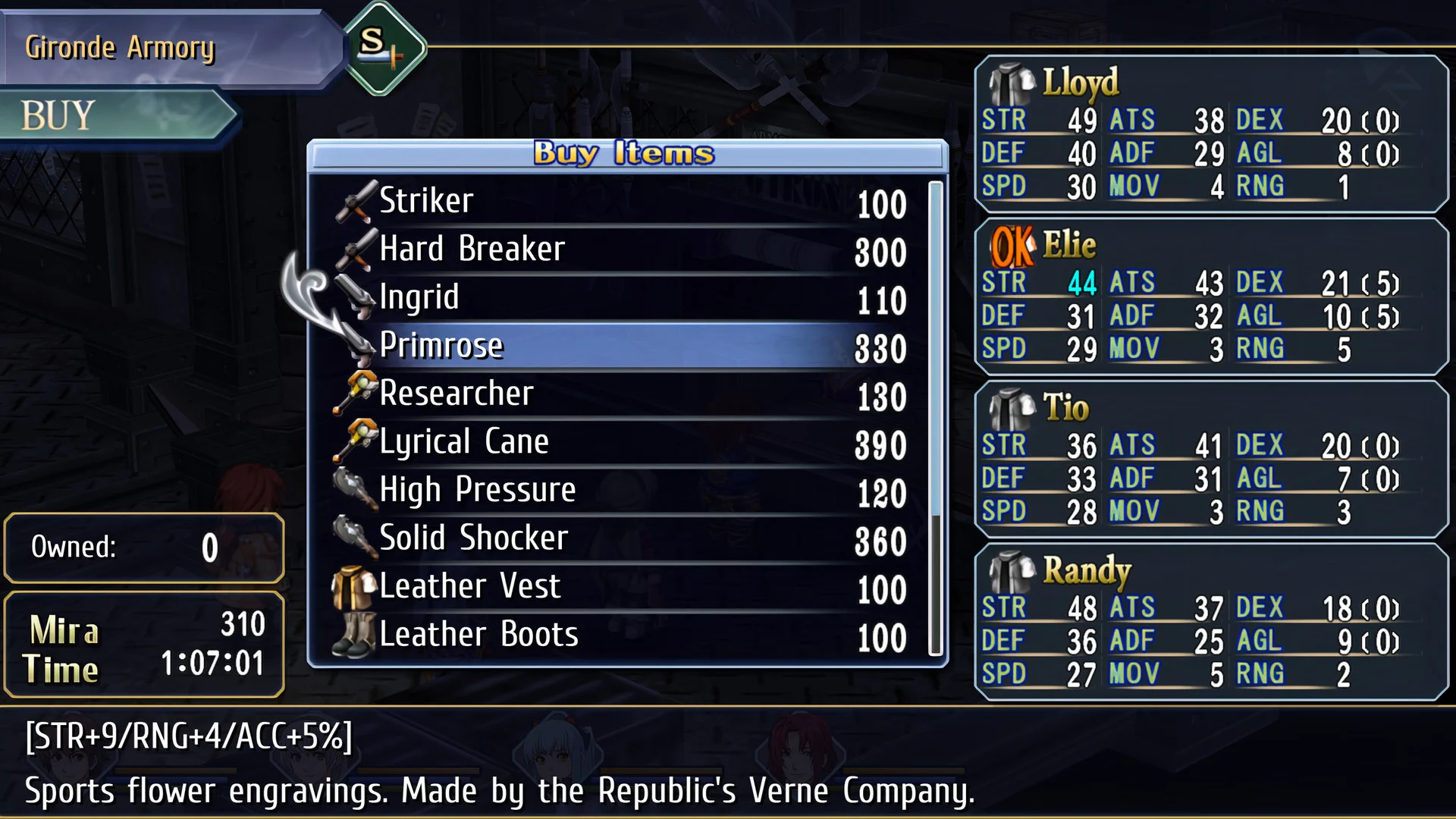This screenshot has height=819, width=1456.
Task: Choose Leather Vest armor
Action: tap(622, 587)
